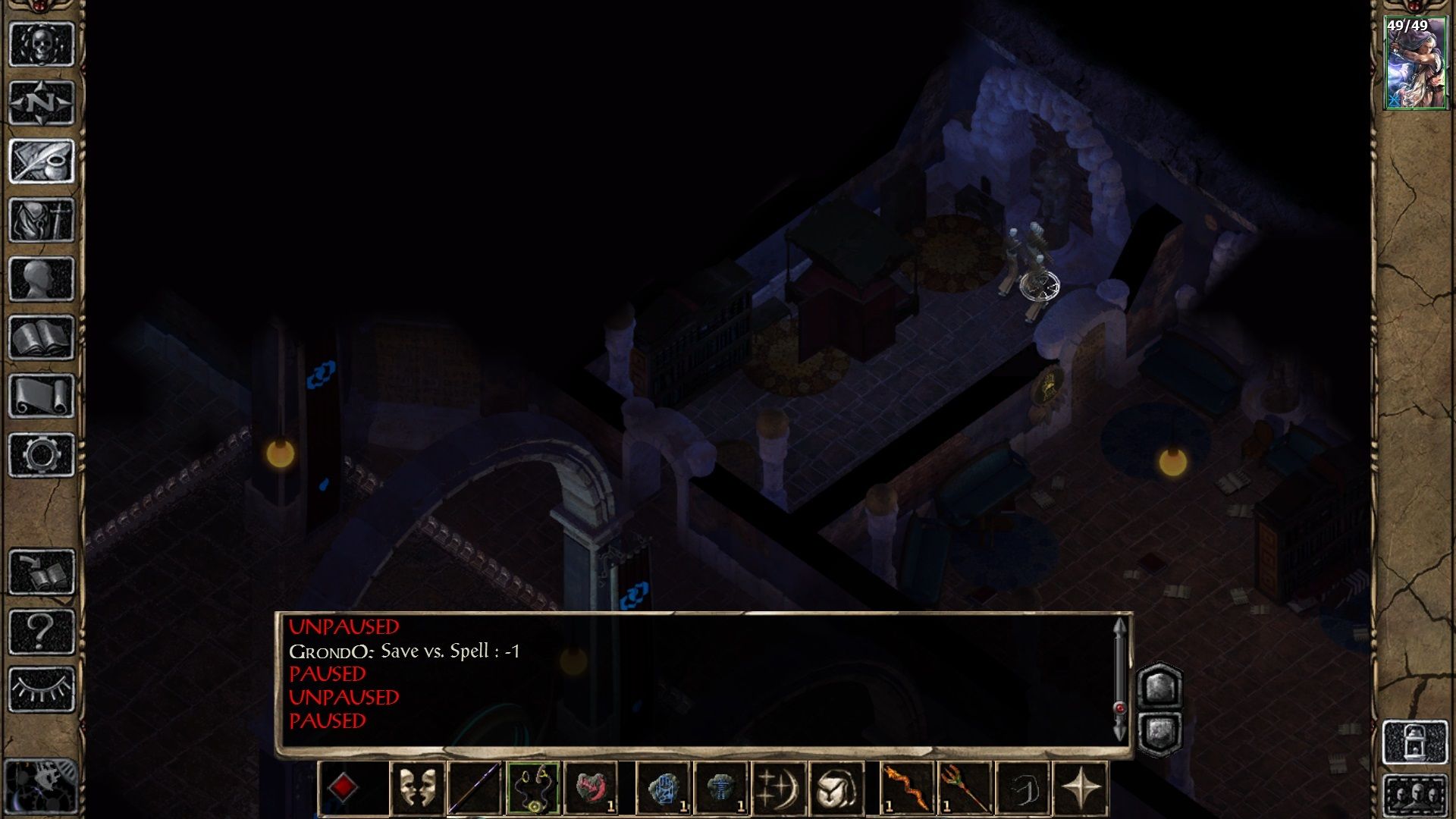Viewport: 1456px width, 819px height.
Task: Activate the twin masks ability
Action: tap(418, 788)
